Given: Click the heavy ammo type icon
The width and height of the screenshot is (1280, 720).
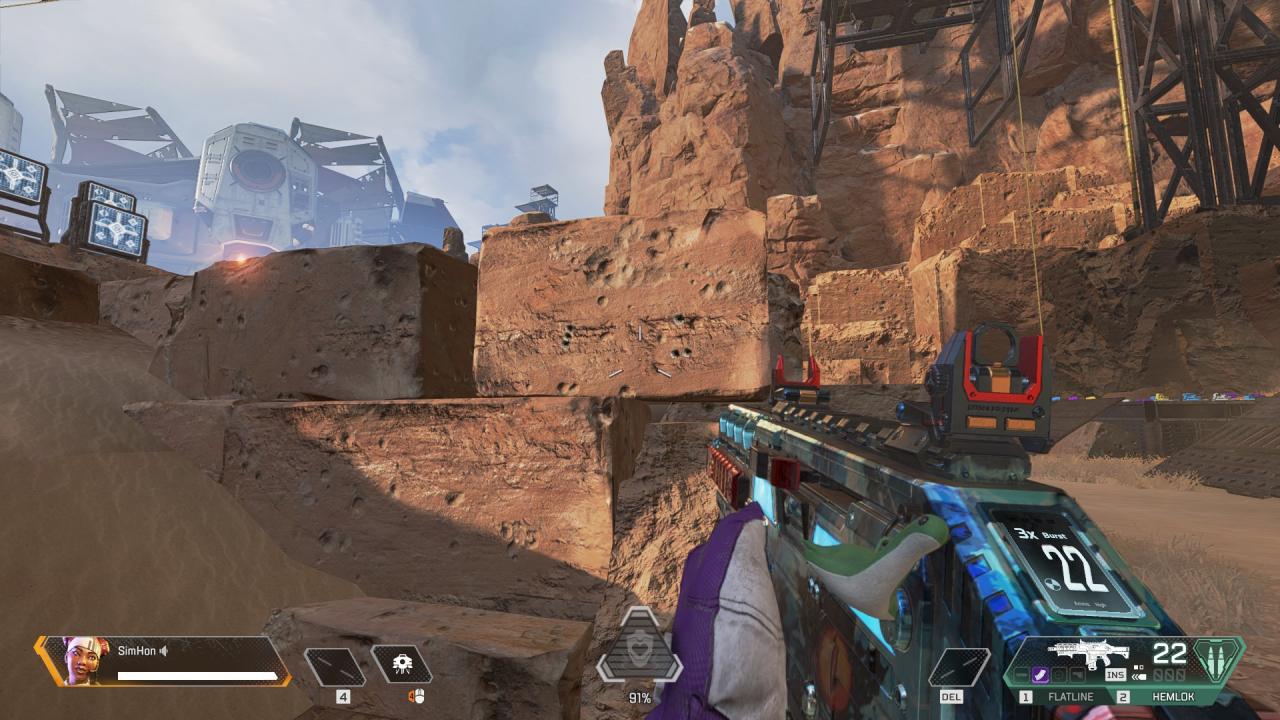Looking at the screenshot, I should tap(1218, 660).
